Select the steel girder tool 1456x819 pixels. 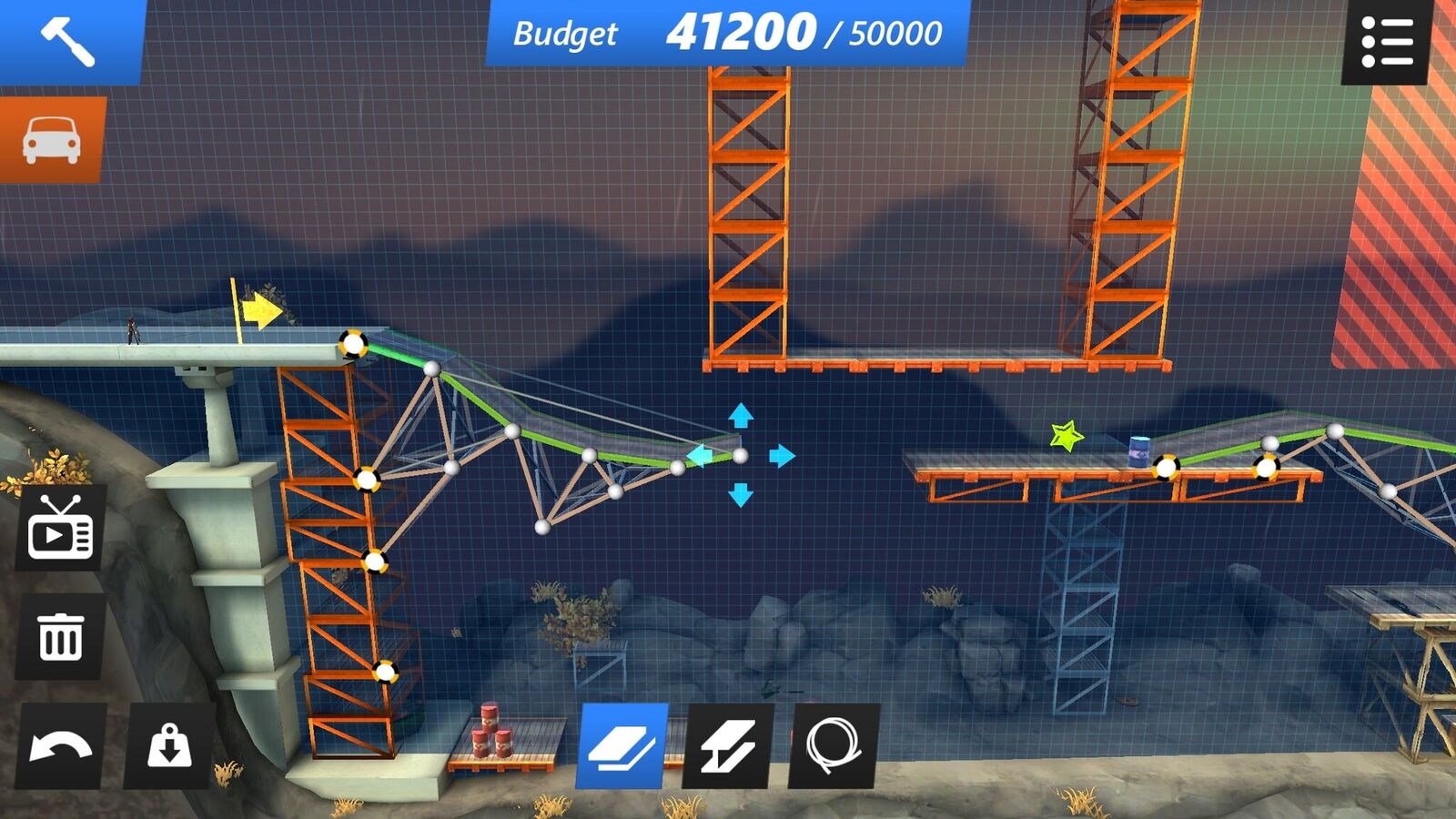(x=727, y=746)
